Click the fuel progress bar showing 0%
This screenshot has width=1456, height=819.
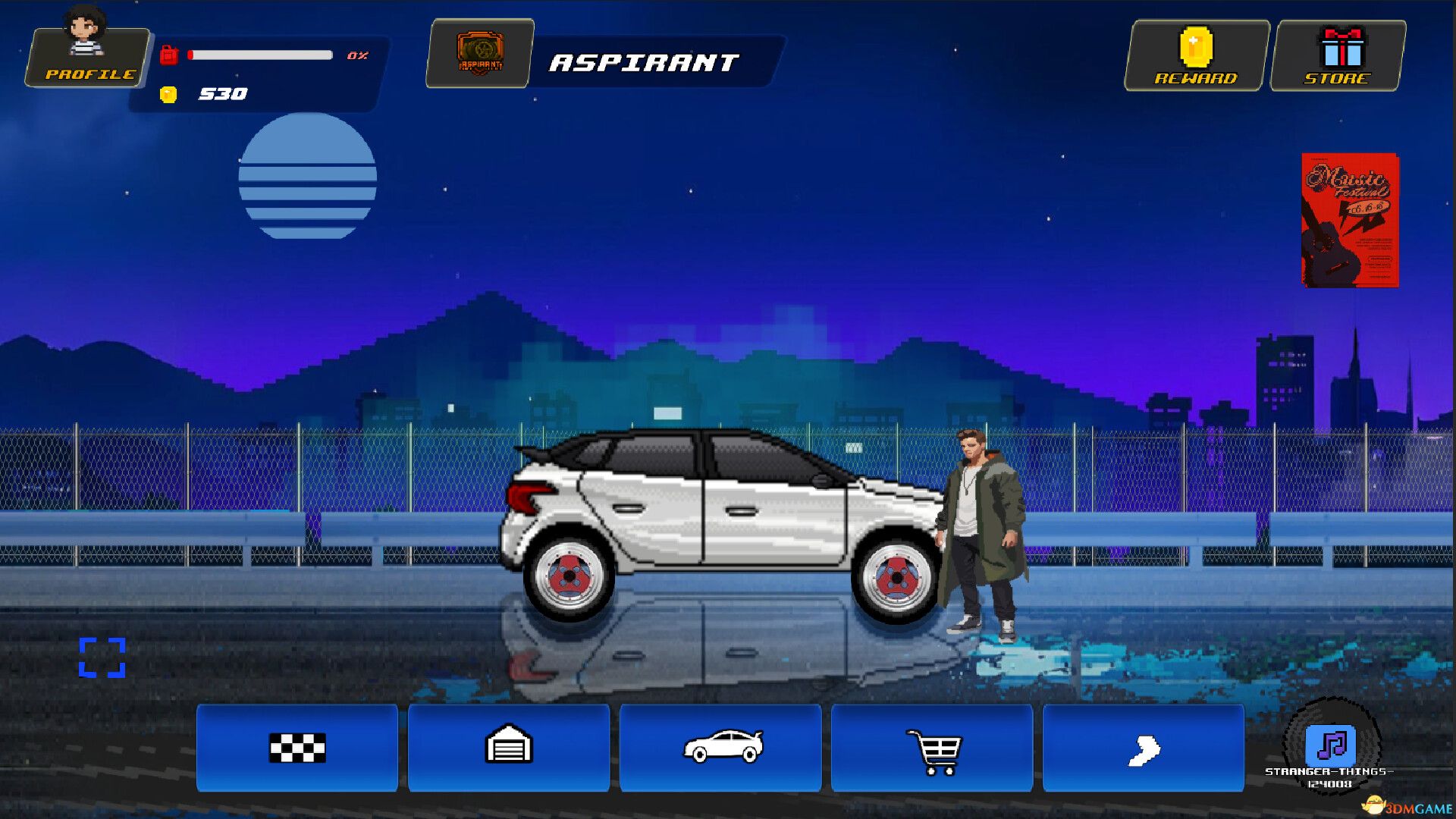click(262, 53)
